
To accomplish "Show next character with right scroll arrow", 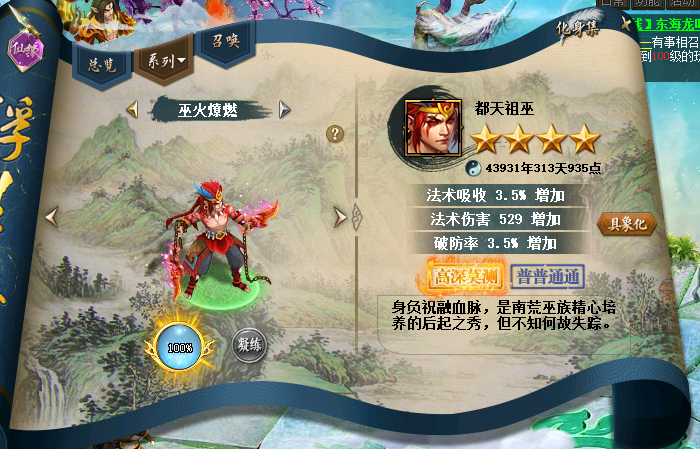I will pos(340,216).
